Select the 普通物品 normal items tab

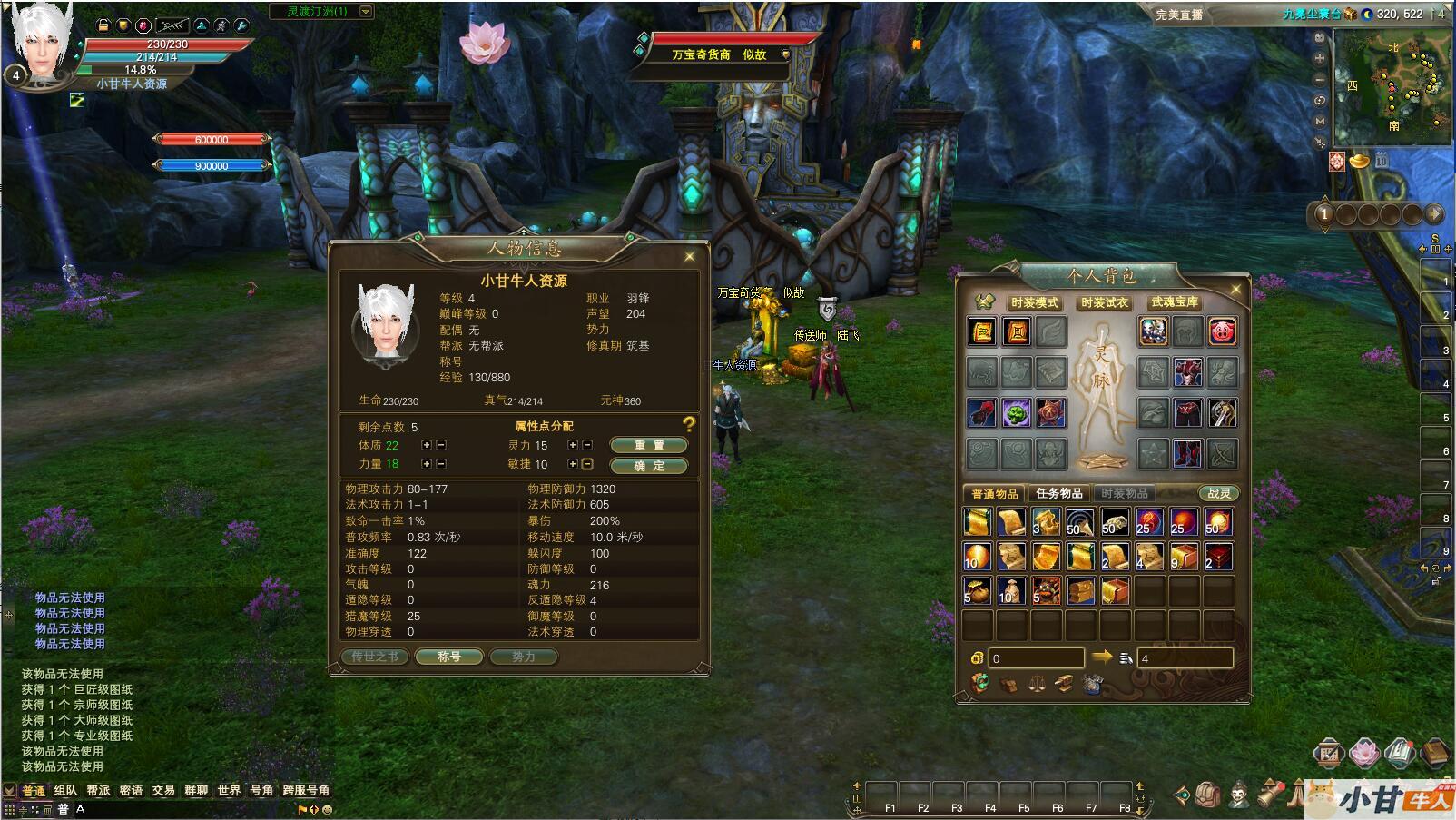point(994,493)
